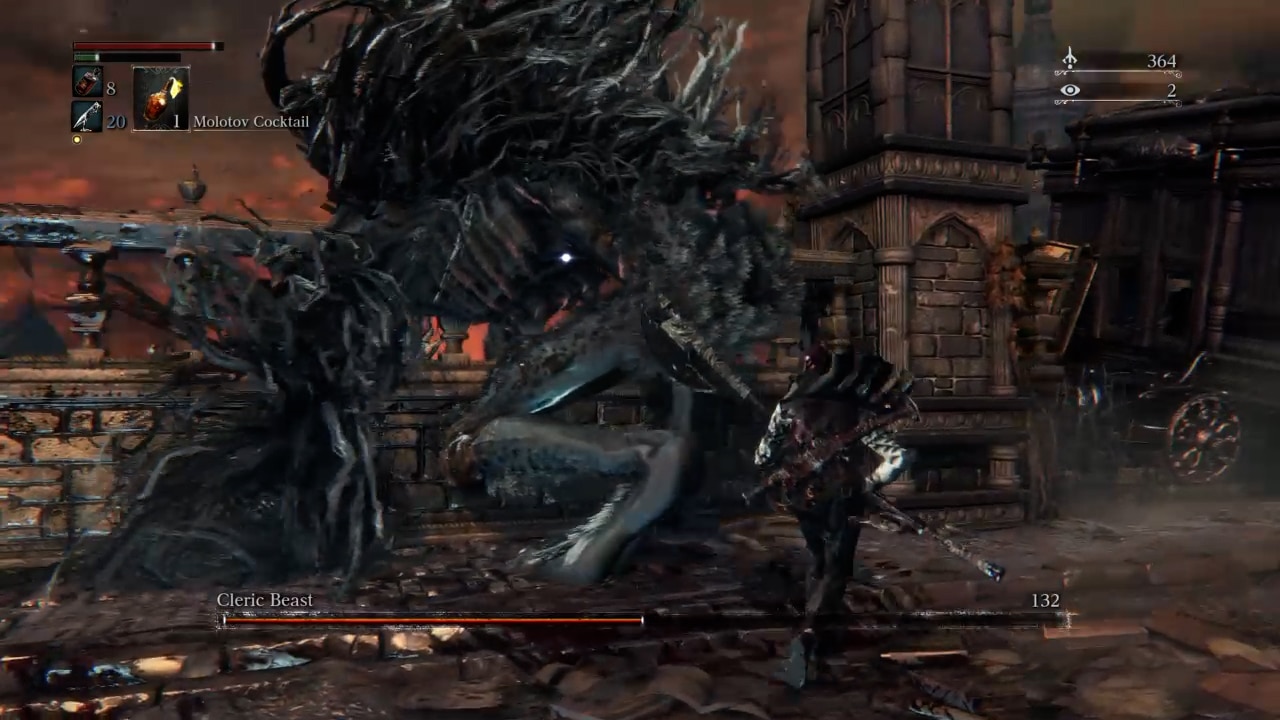The image size is (1280, 720).
Task: Open the equipped Molotov Cocktail item slot
Action: coord(160,98)
